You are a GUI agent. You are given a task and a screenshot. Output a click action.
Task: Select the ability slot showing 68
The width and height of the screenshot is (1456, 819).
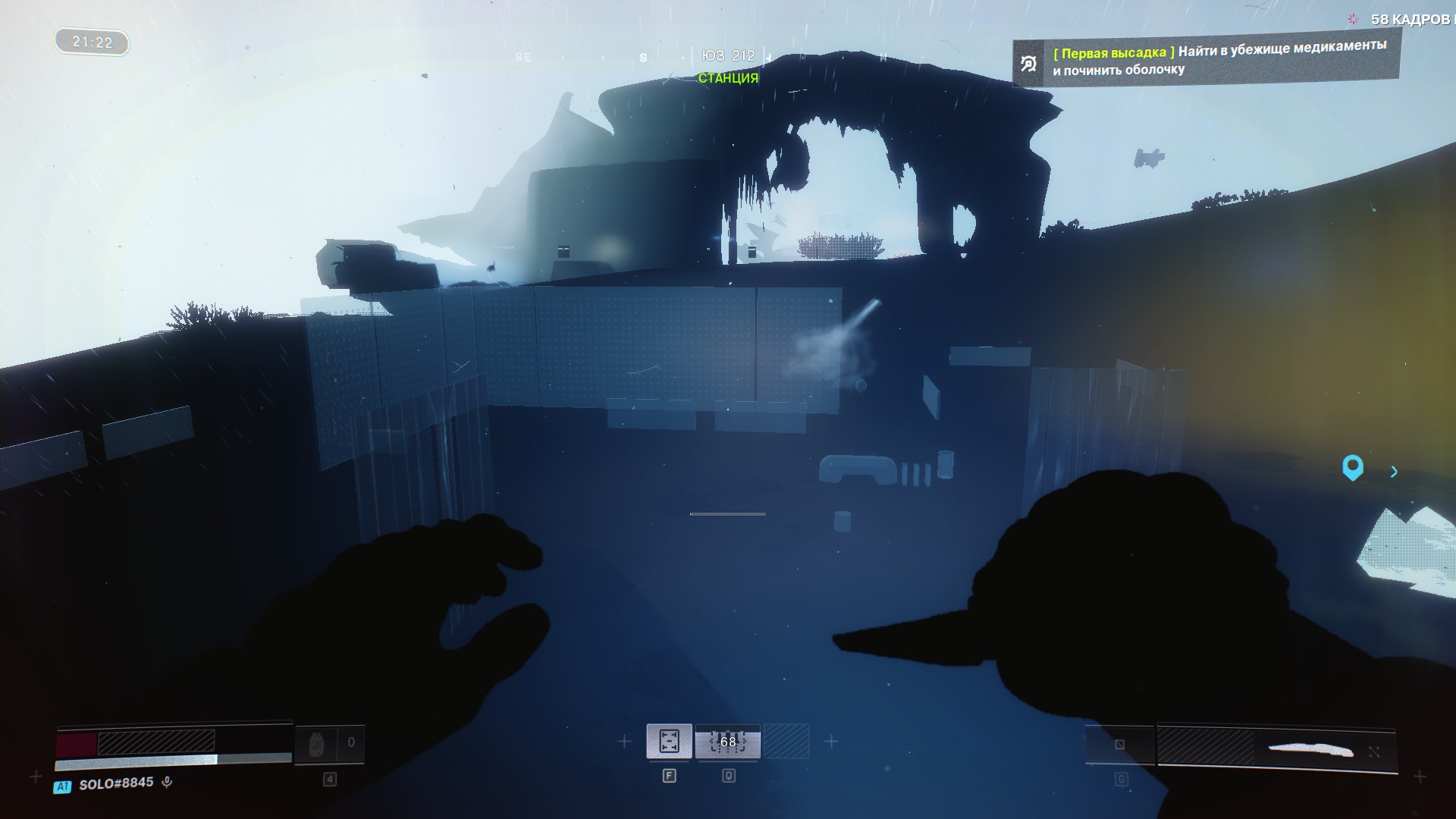(727, 741)
